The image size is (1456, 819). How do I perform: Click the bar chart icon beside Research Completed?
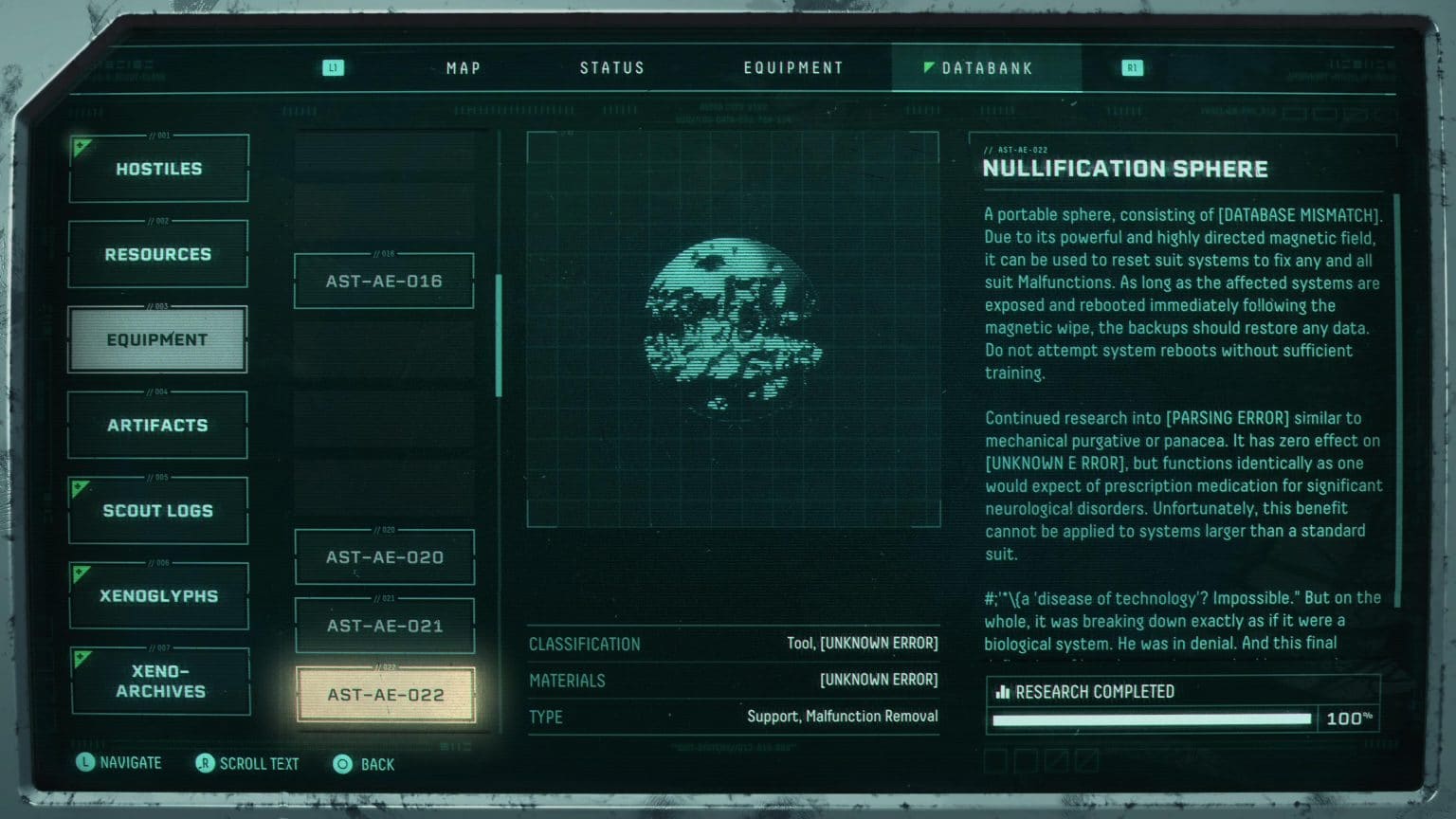(x=1002, y=692)
